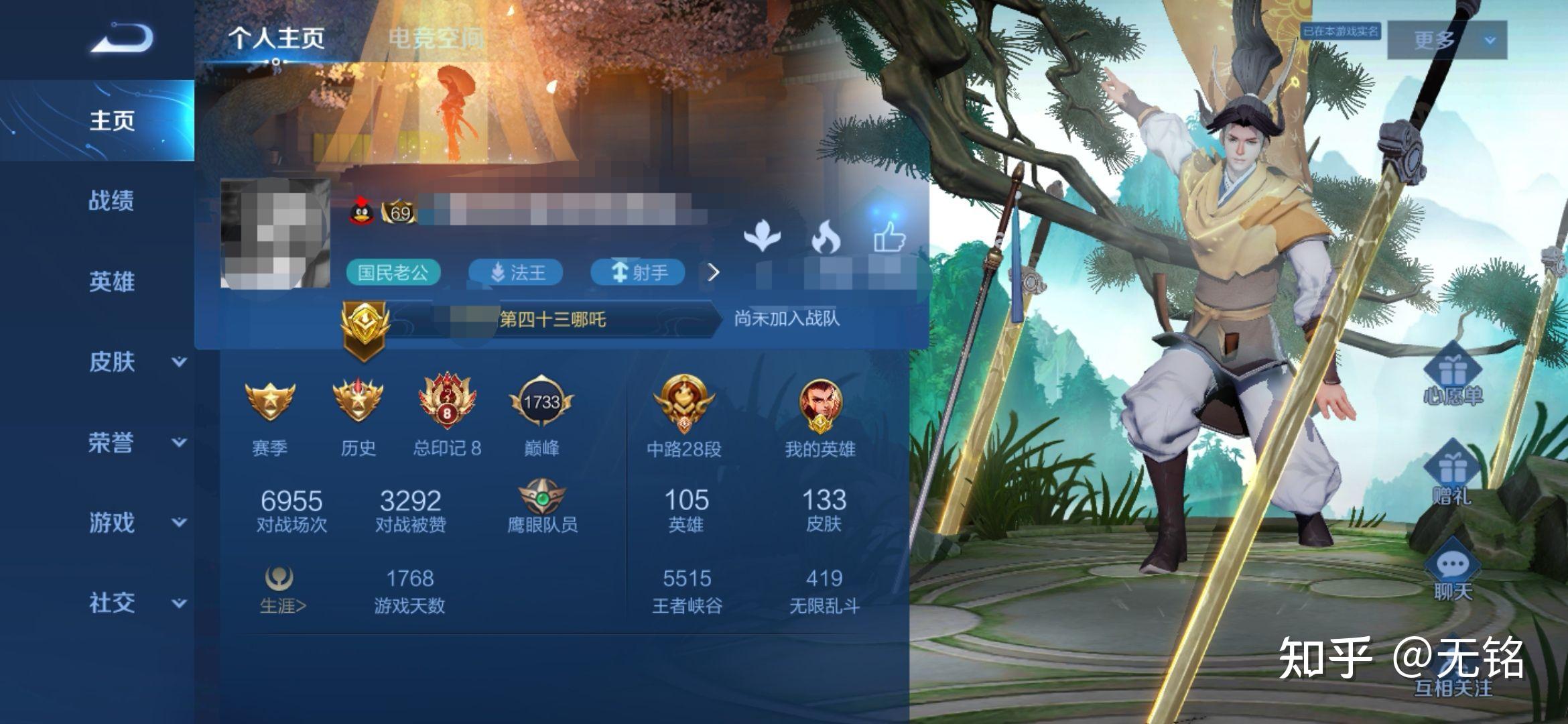Expand more tags with the arrow after 射手

[714, 272]
